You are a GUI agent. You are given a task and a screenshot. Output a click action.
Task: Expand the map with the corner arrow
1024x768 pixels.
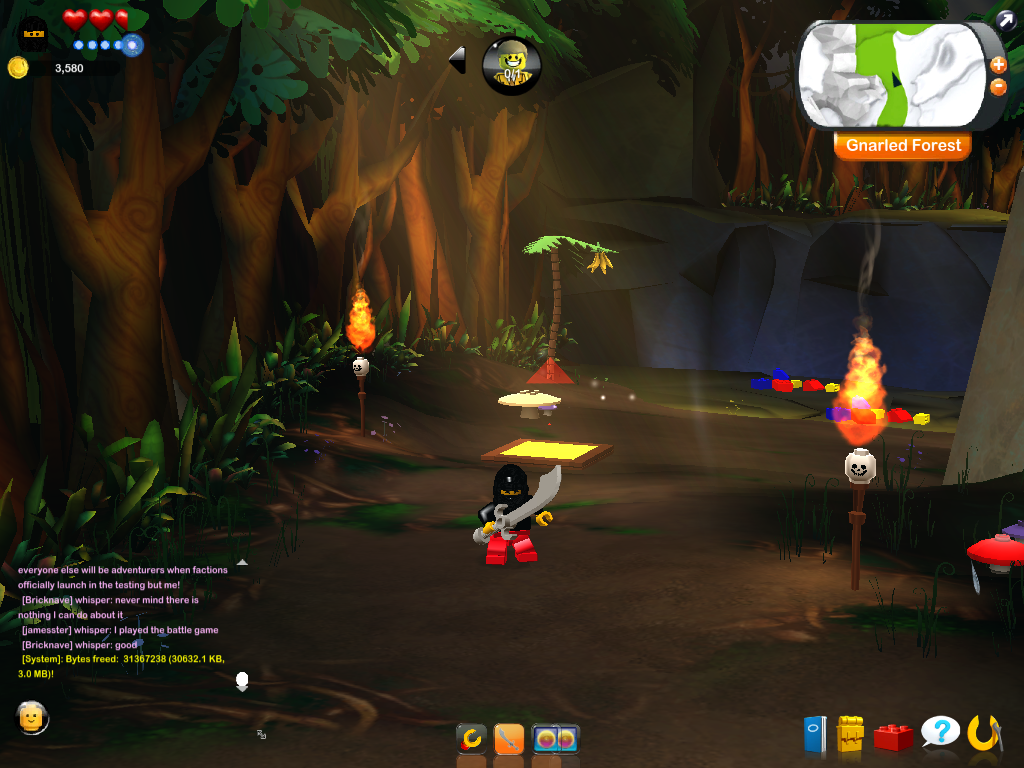pyautogui.click(x=1005, y=18)
